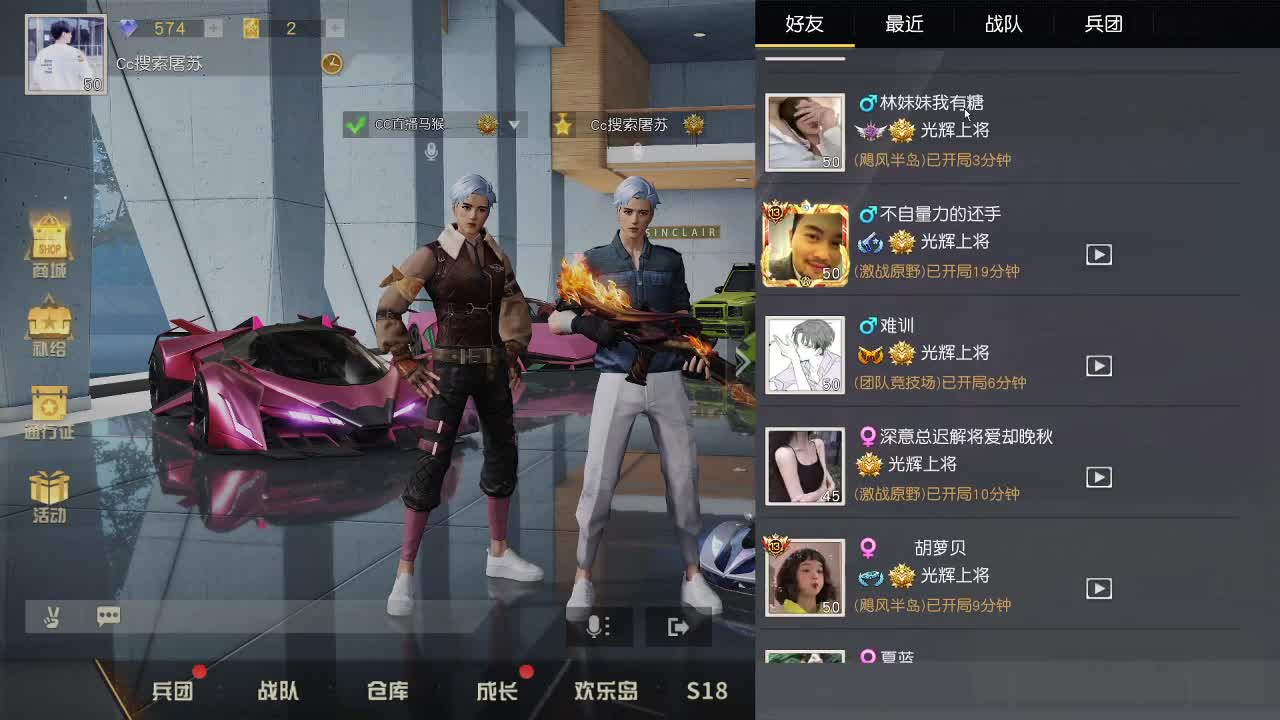This screenshot has height=720, width=1280.
Task: Click the exit/leave room icon
Action: pos(678,625)
